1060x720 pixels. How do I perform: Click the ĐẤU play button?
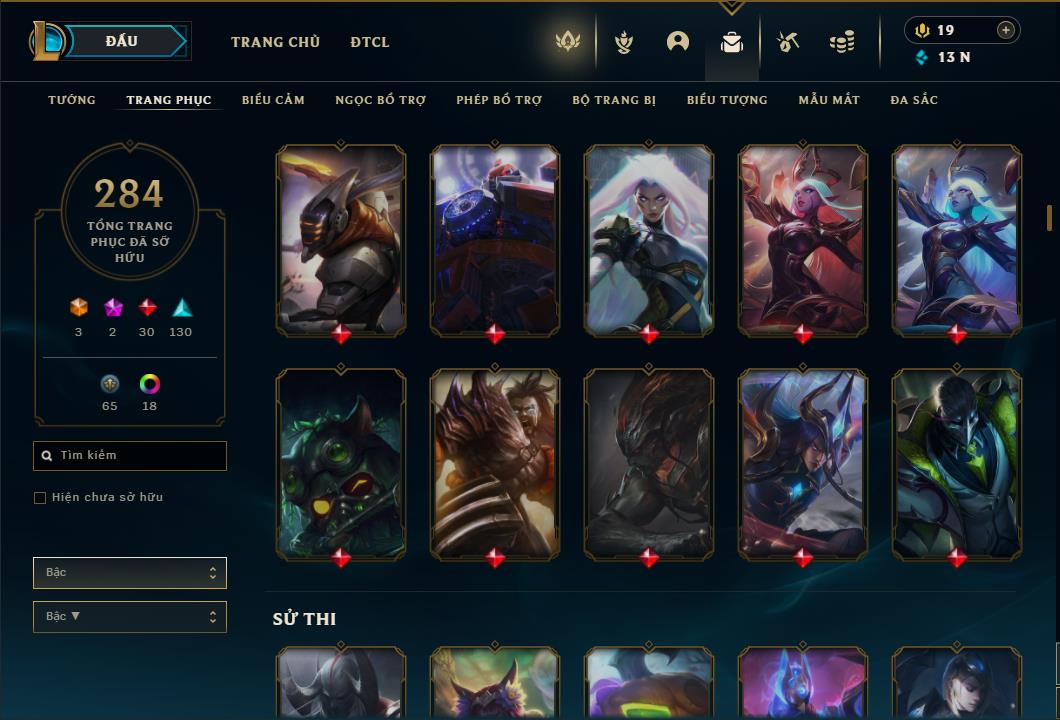coord(121,41)
